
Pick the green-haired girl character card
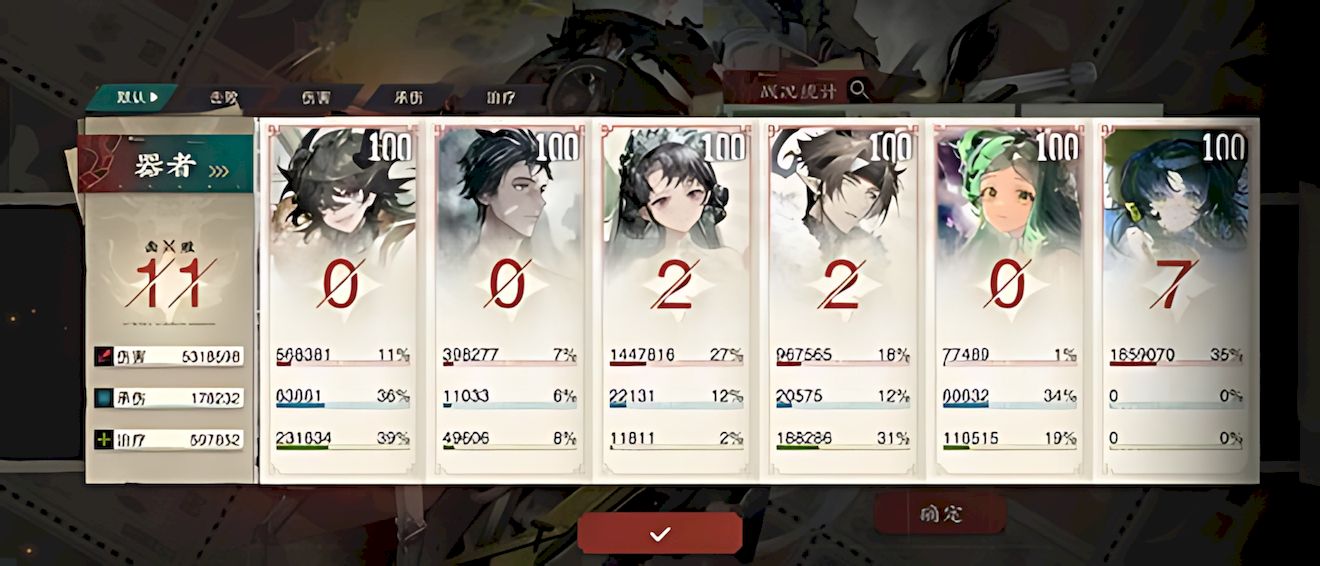pos(1009,300)
